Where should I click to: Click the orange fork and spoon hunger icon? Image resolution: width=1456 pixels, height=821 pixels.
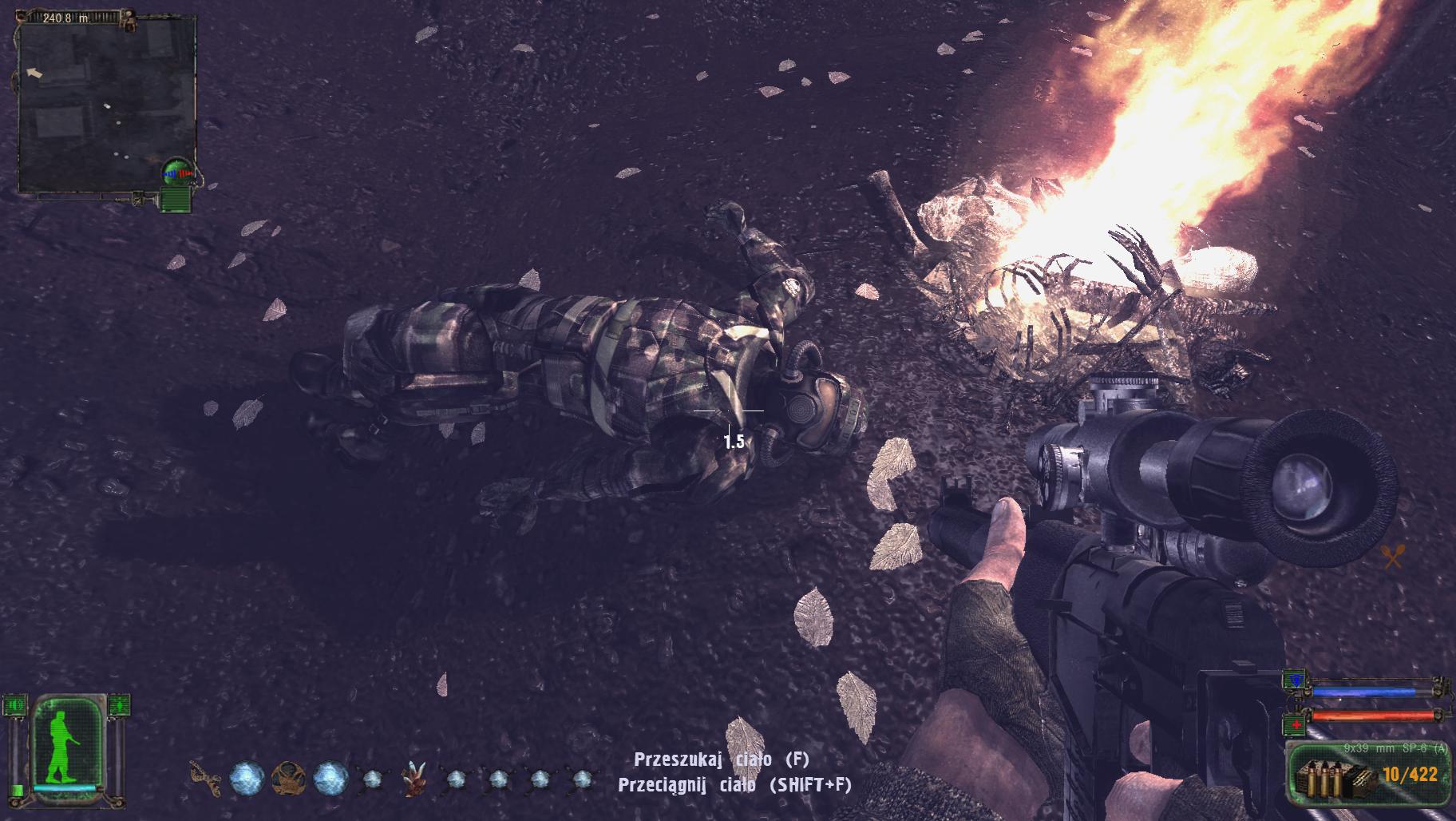pyautogui.click(x=1392, y=556)
